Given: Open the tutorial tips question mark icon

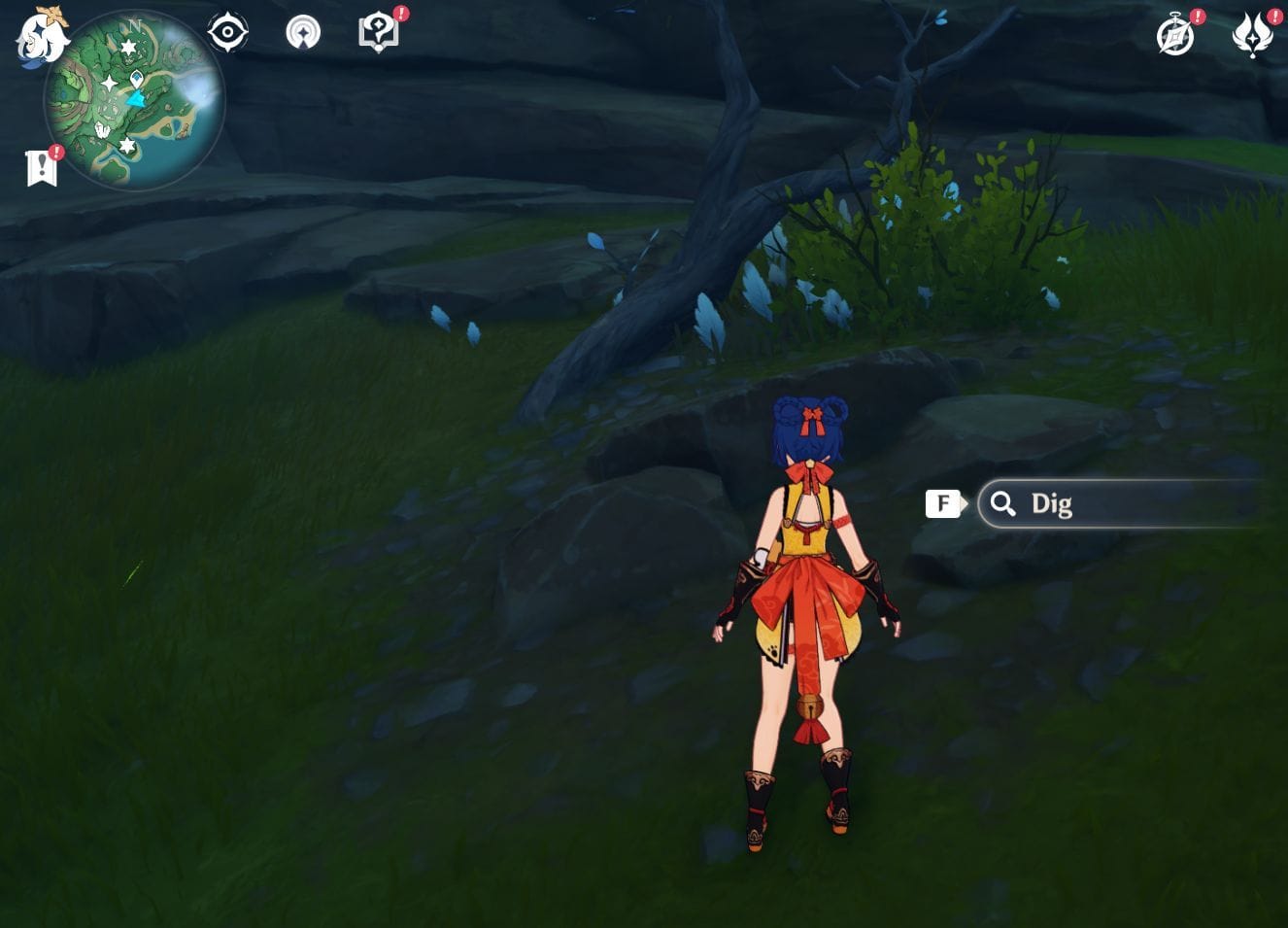Looking at the screenshot, I should click(x=379, y=33).
